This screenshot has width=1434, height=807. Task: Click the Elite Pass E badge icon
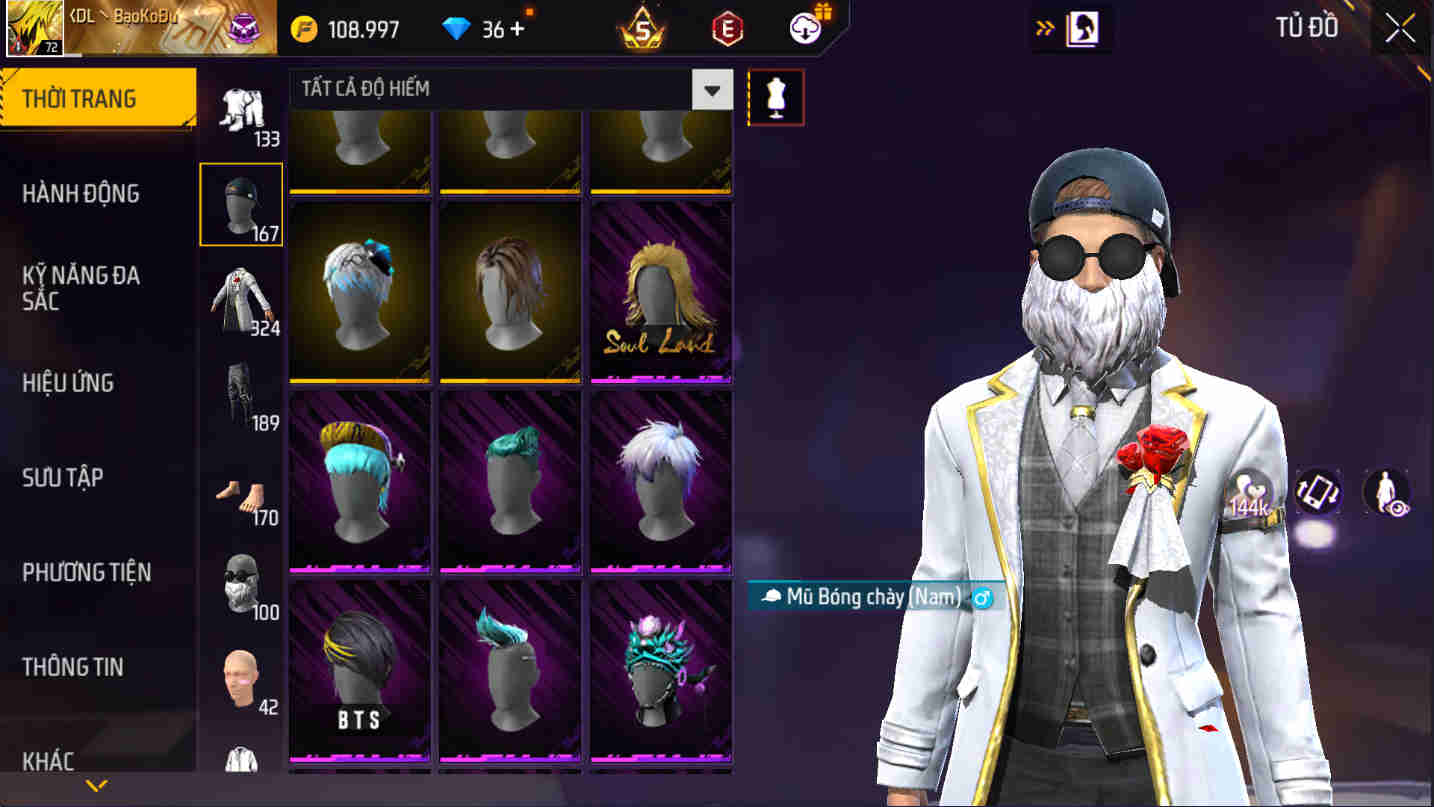pos(725,28)
